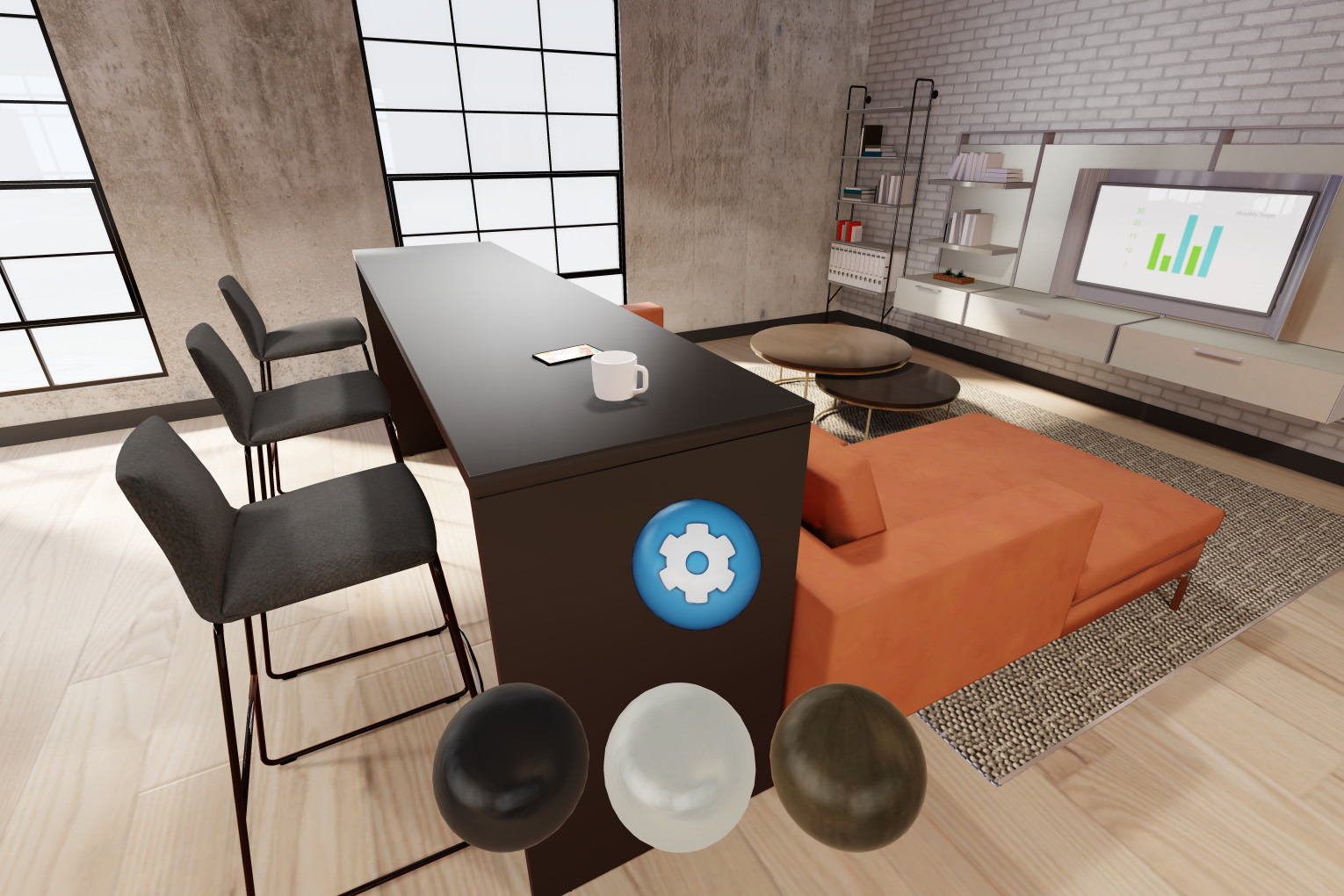Image resolution: width=1344 pixels, height=896 pixels.
Task: Switch the table material to white
Action: [681, 766]
